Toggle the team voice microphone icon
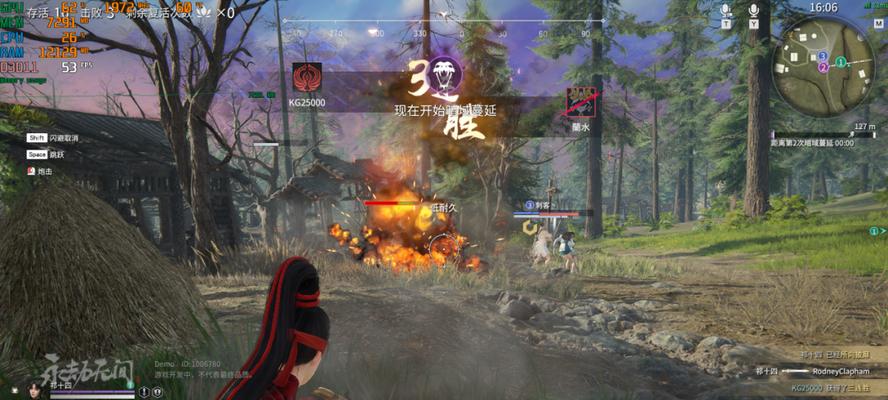This screenshot has width=888, height=400. click(x=726, y=11)
